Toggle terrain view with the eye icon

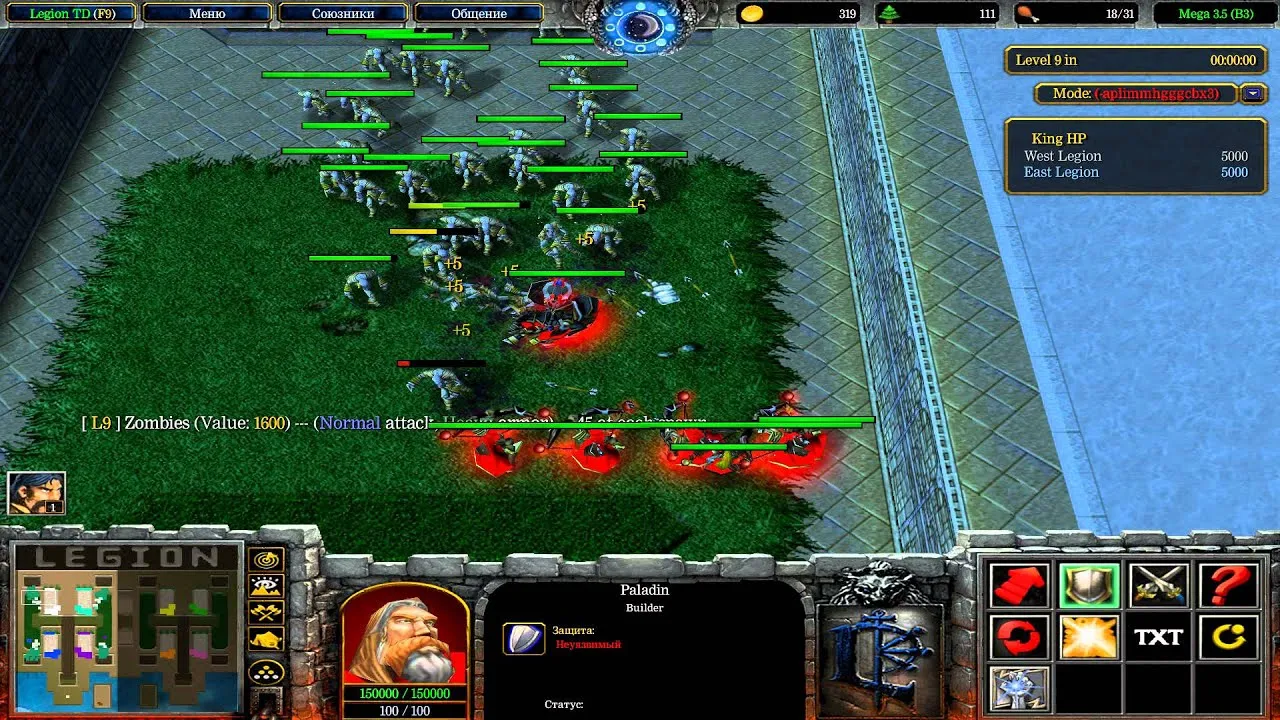pyautogui.click(x=264, y=585)
